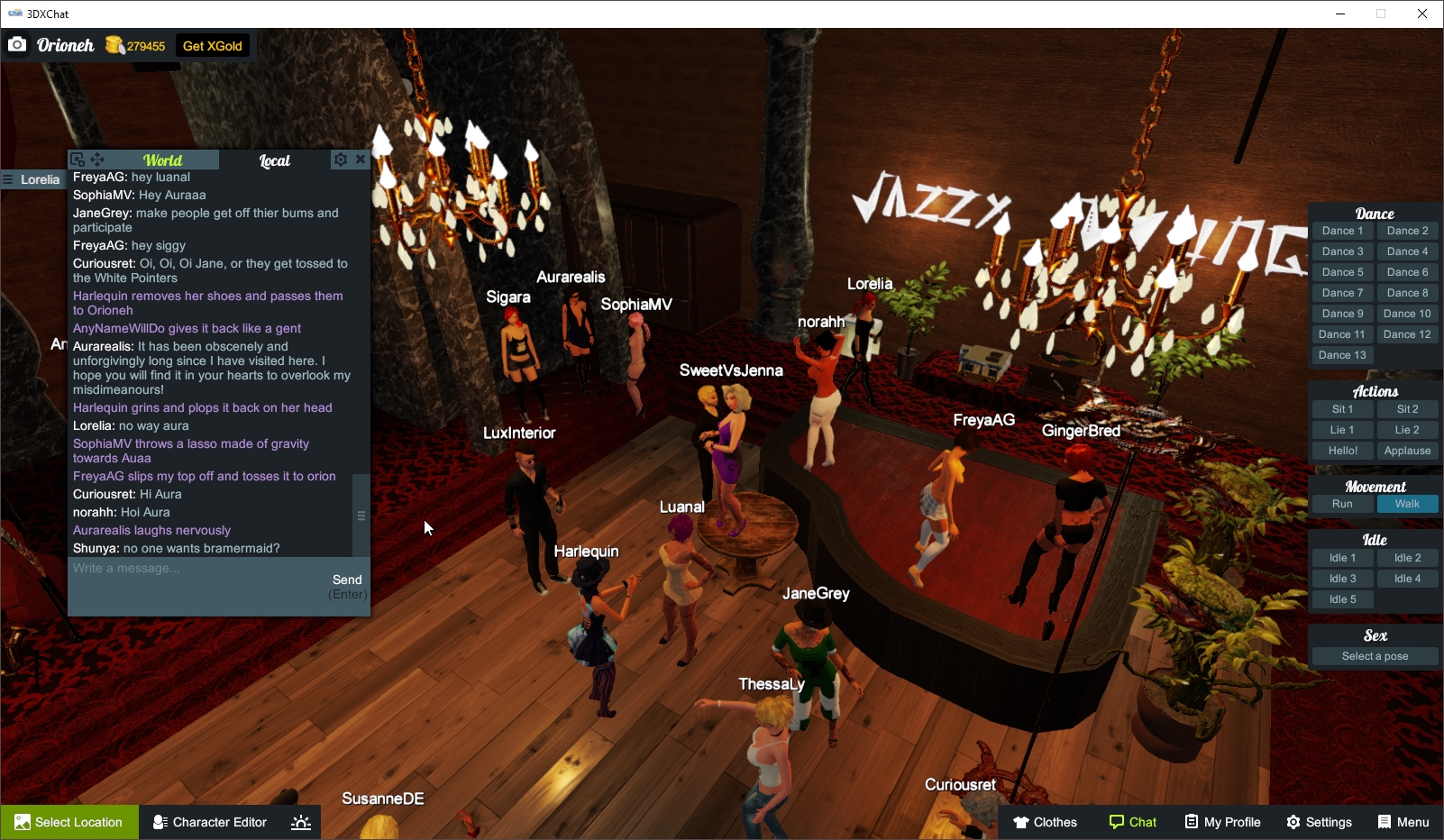Switch to the Local chat tab
This screenshot has width=1444, height=840.
pyautogui.click(x=274, y=160)
